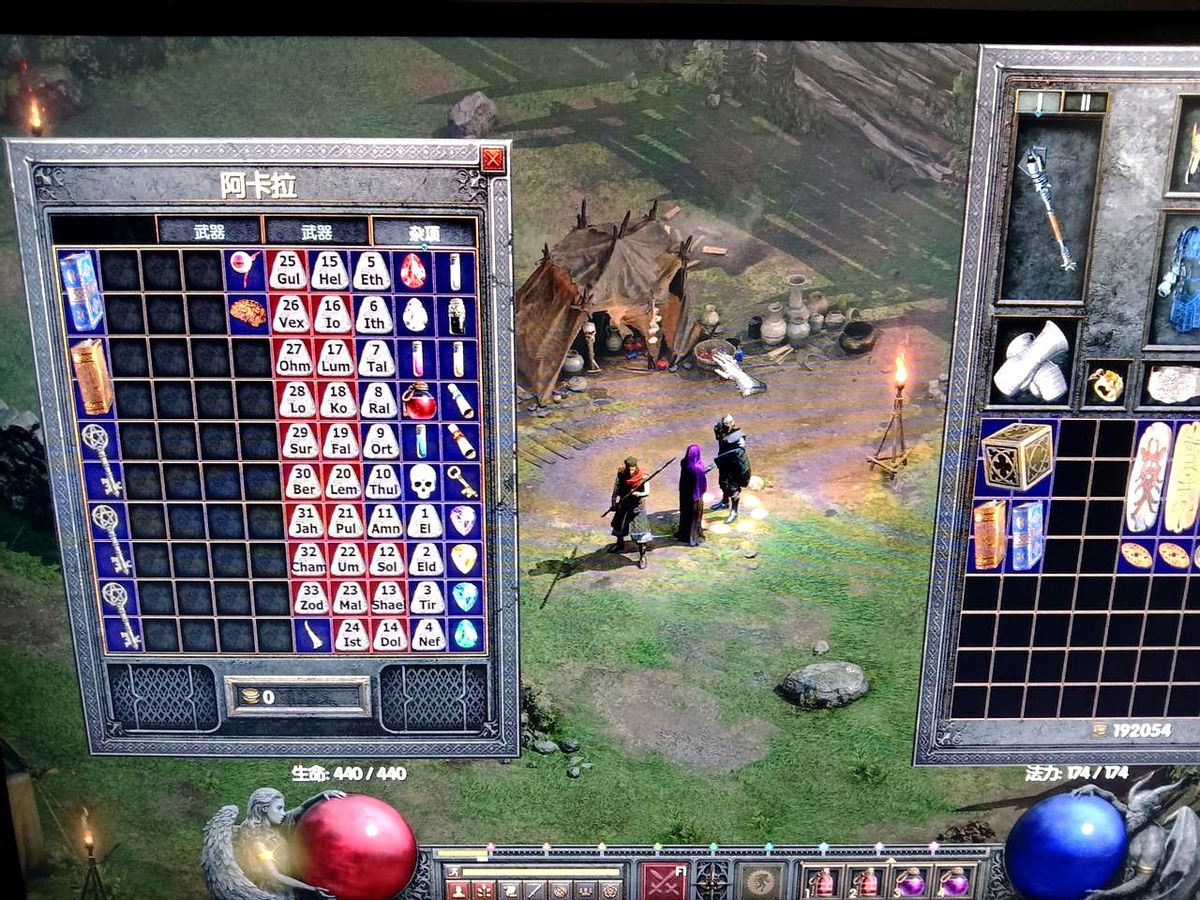
Task: Select the El rune numbered 1
Action: click(425, 521)
